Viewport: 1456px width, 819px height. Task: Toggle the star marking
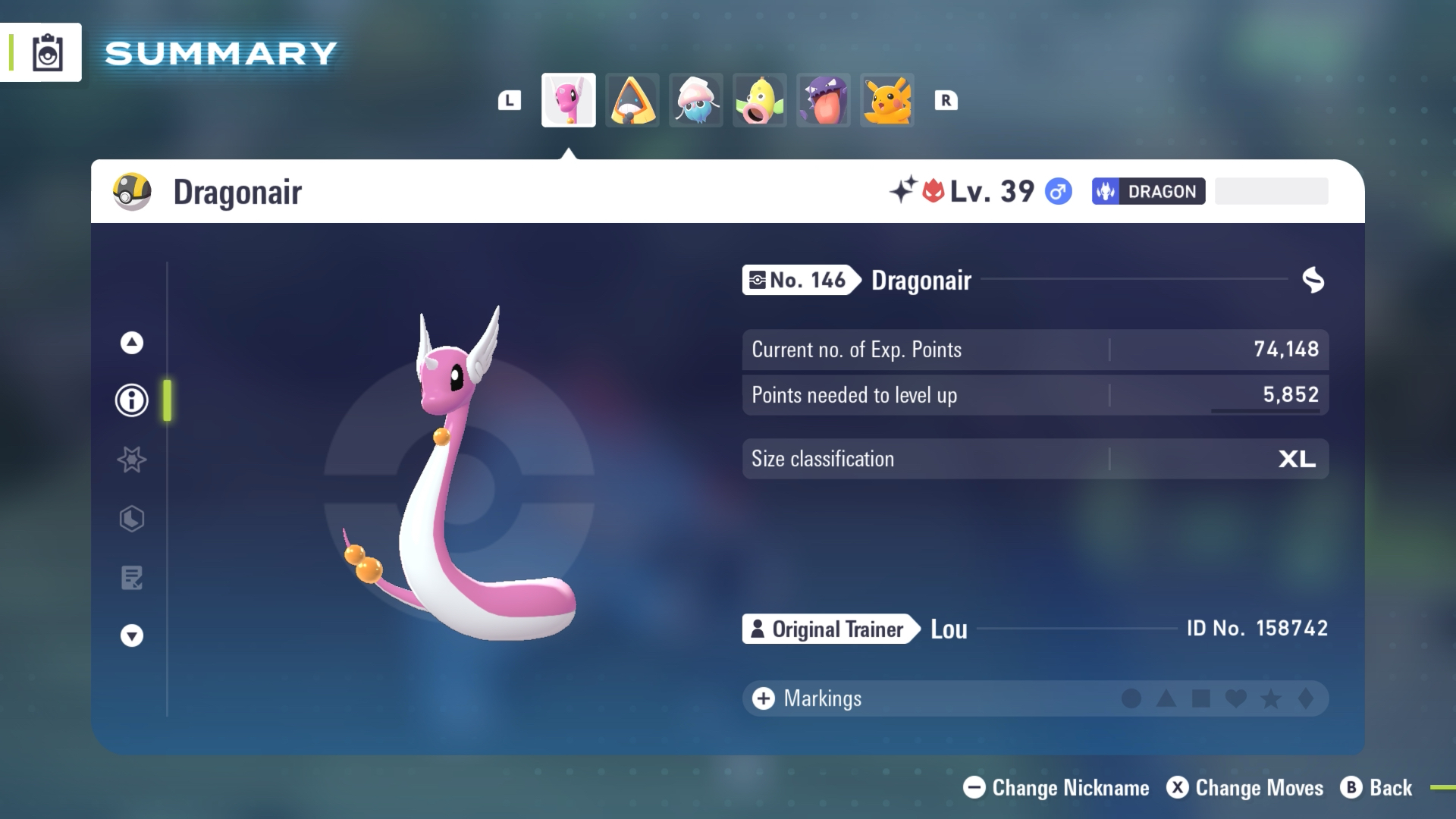1271,698
